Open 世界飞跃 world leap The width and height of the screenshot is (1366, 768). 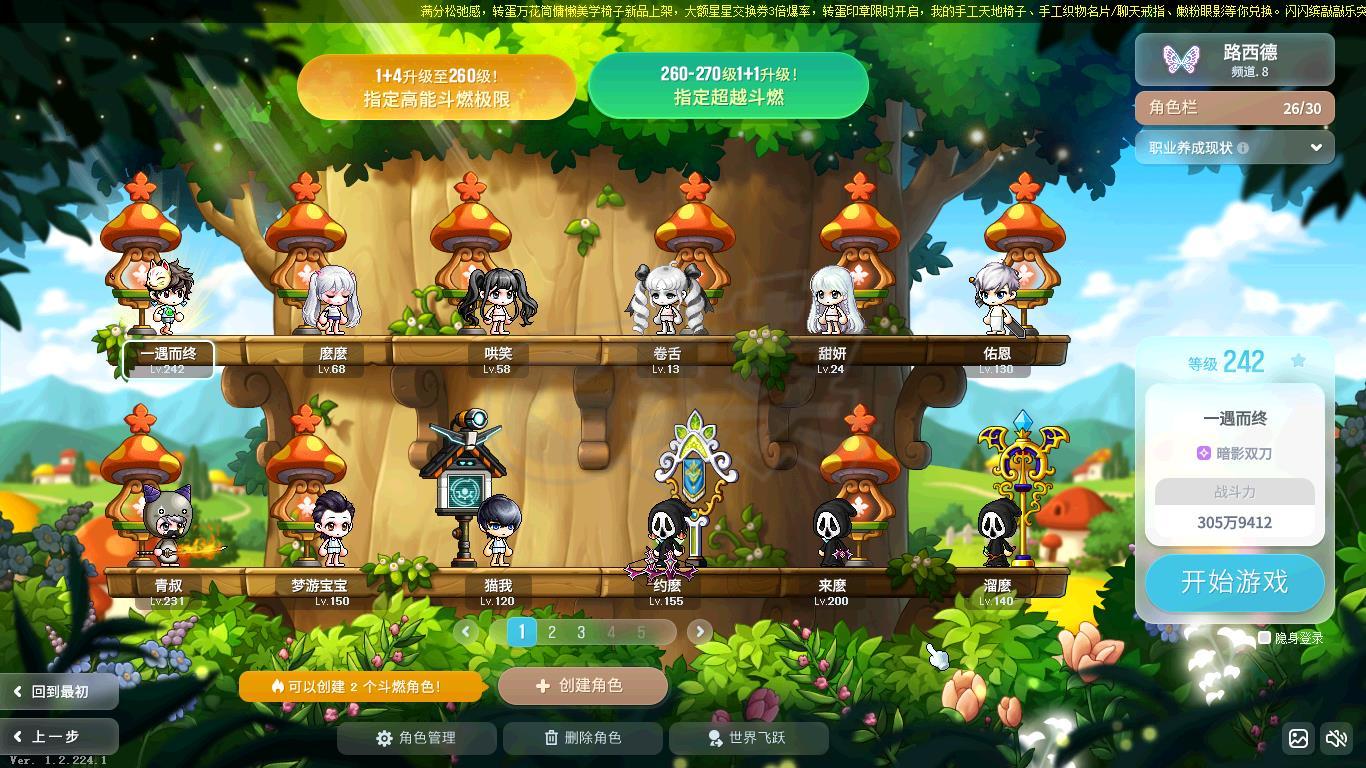(747, 738)
